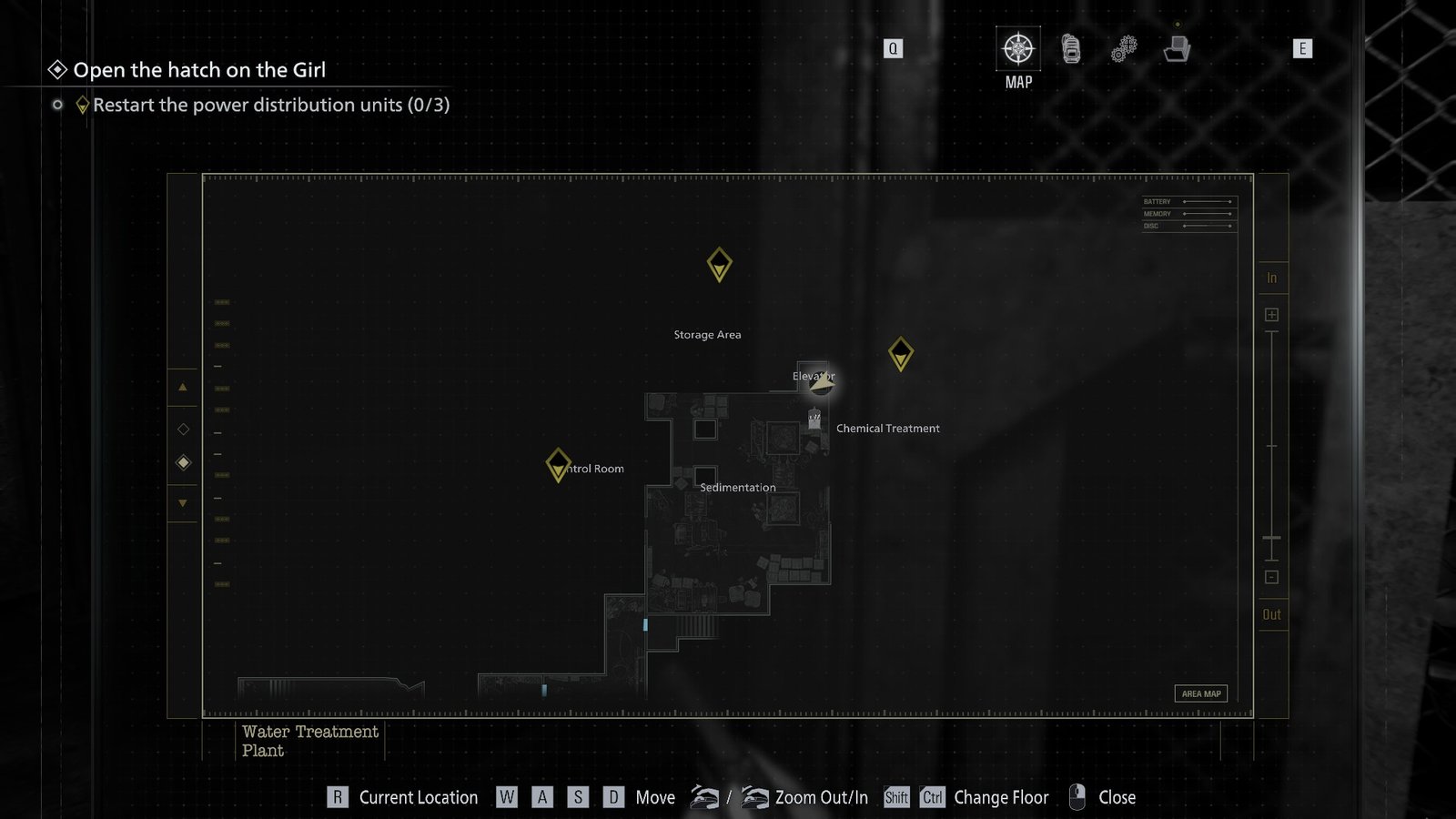This screenshot has height=819, width=1456.
Task: Click the AREA MAP button
Action: click(1201, 693)
